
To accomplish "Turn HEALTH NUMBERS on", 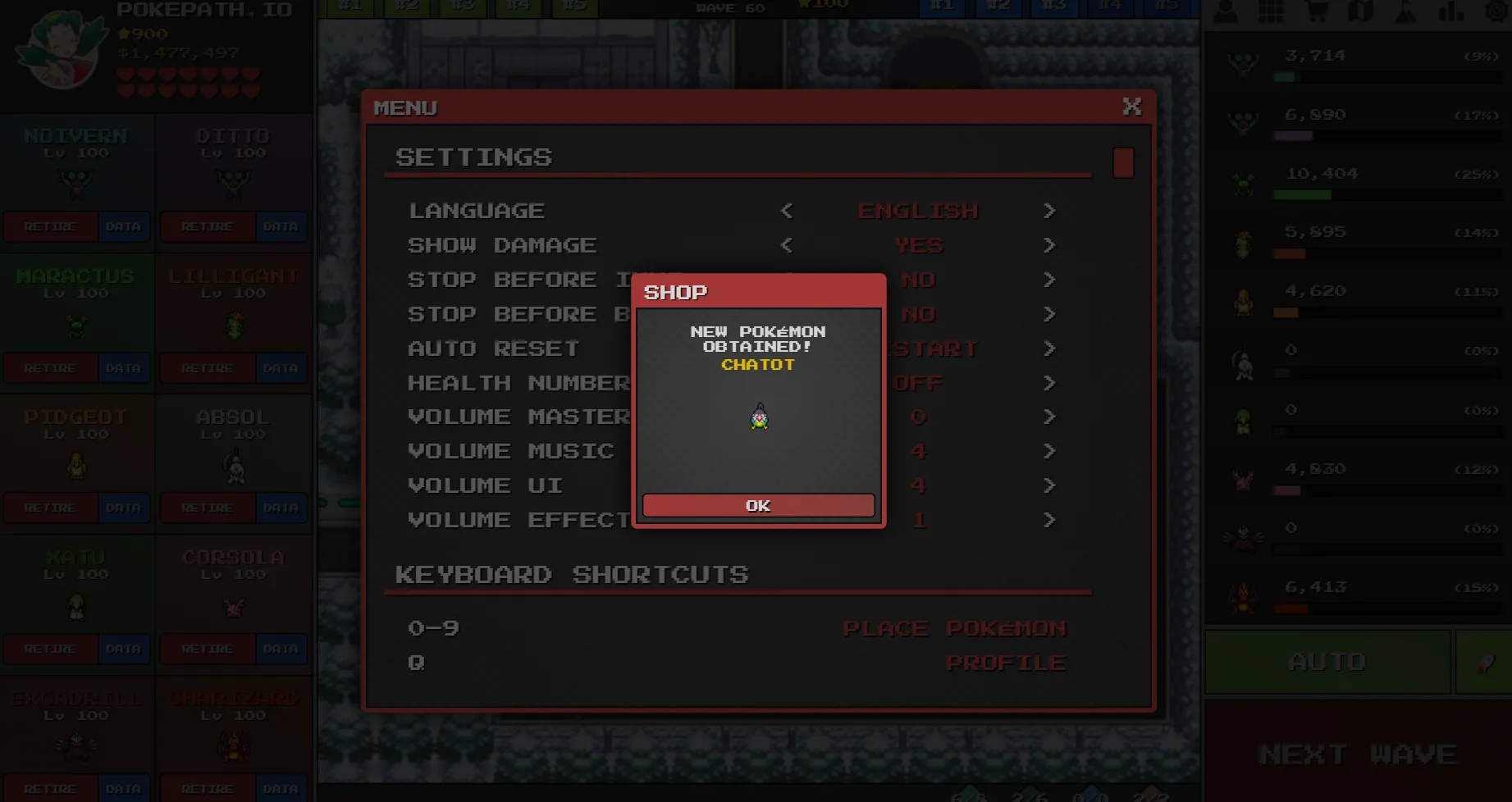I will (x=1050, y=382).
